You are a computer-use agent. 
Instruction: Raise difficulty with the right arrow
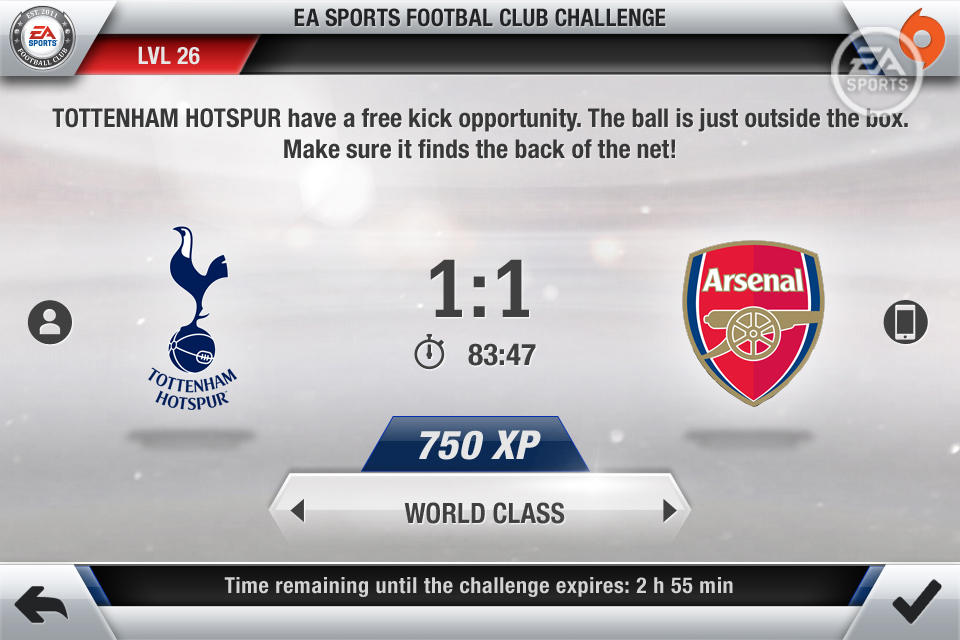(669, 512)
